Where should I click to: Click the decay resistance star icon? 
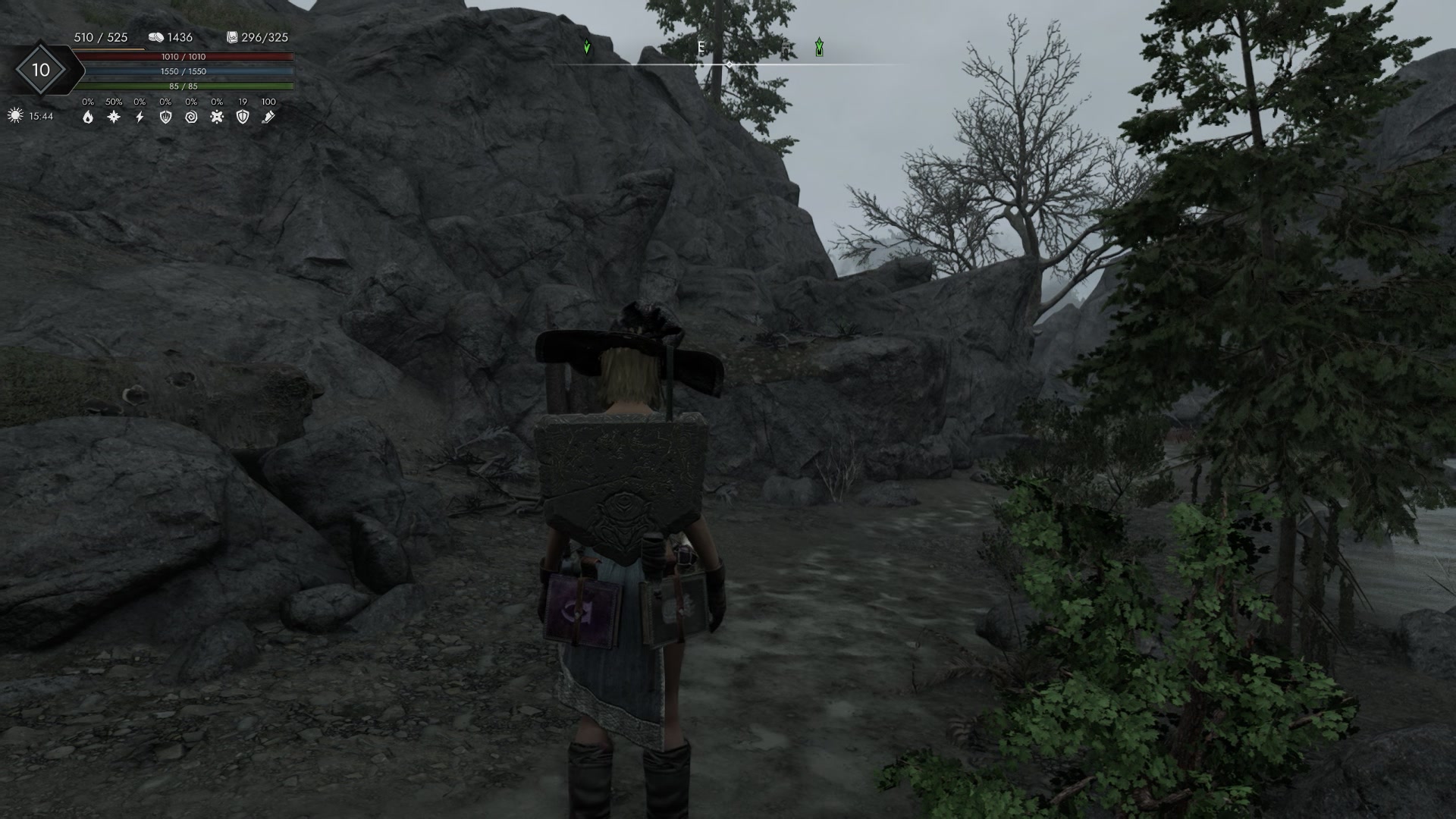[x=217, y=118]
